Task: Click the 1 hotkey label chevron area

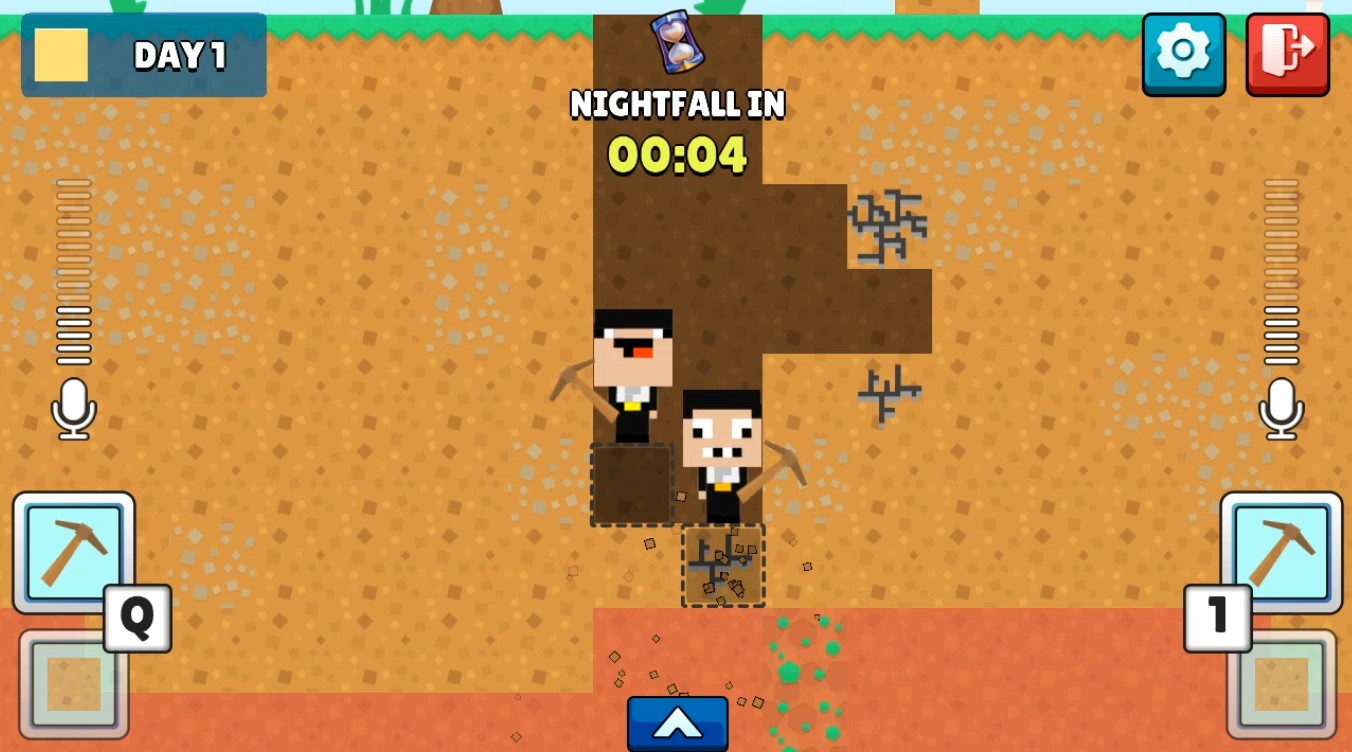Action: [x=1218, y=617]
